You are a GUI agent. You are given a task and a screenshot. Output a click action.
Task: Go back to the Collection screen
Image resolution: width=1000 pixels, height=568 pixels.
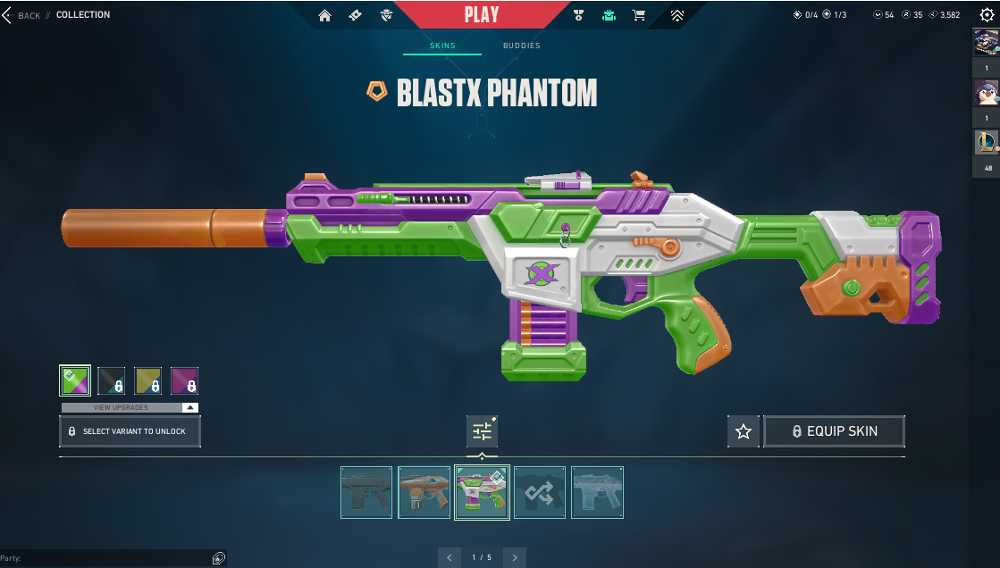22,15
